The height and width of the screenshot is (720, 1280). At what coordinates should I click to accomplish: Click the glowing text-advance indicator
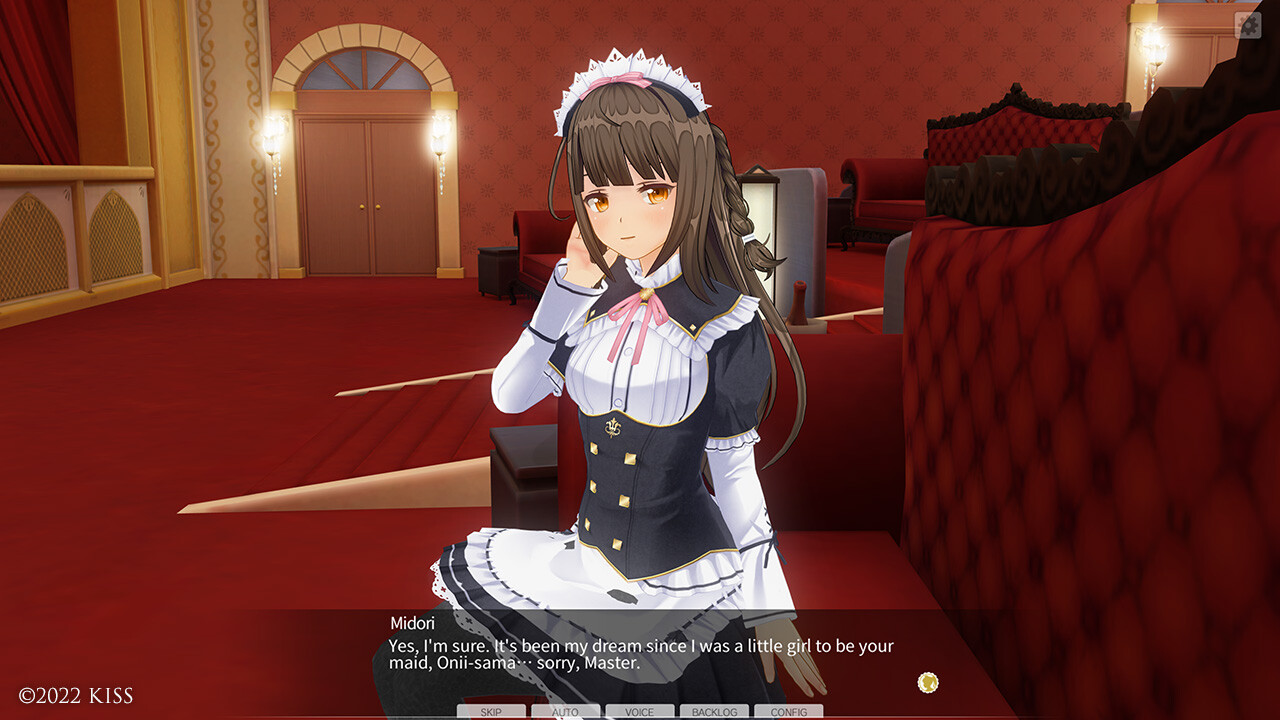pos(928,682)
